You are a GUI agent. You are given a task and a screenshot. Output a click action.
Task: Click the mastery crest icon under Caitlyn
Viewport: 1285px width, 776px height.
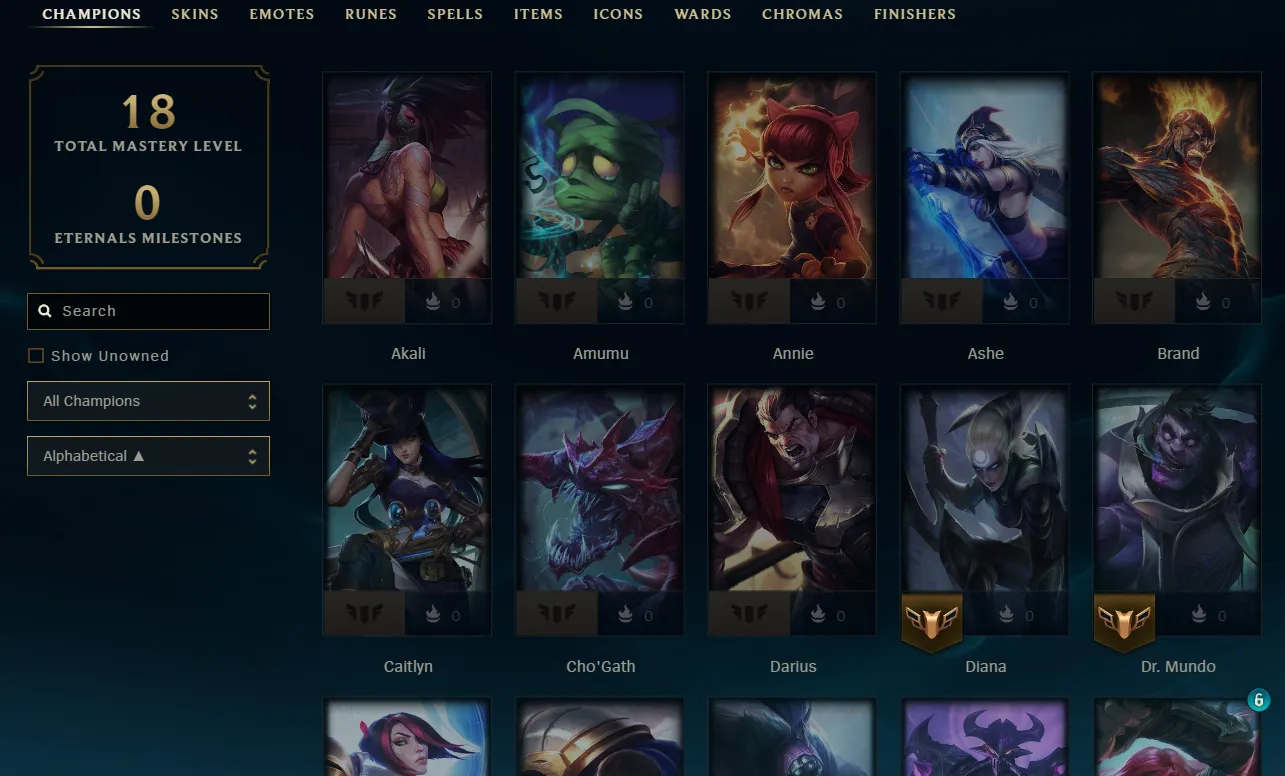(363, 614)
